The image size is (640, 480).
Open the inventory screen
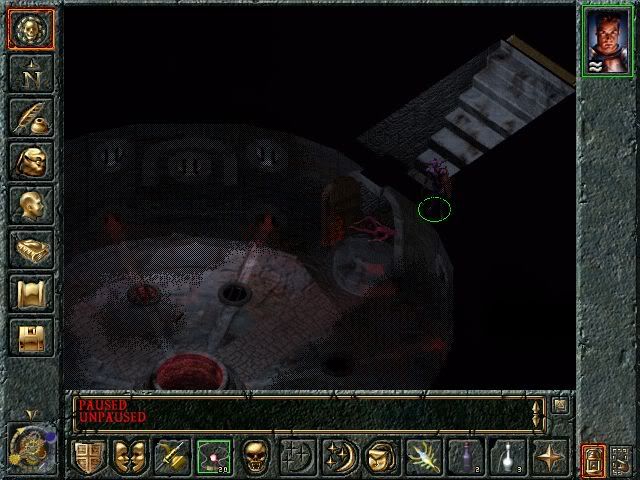30,160
